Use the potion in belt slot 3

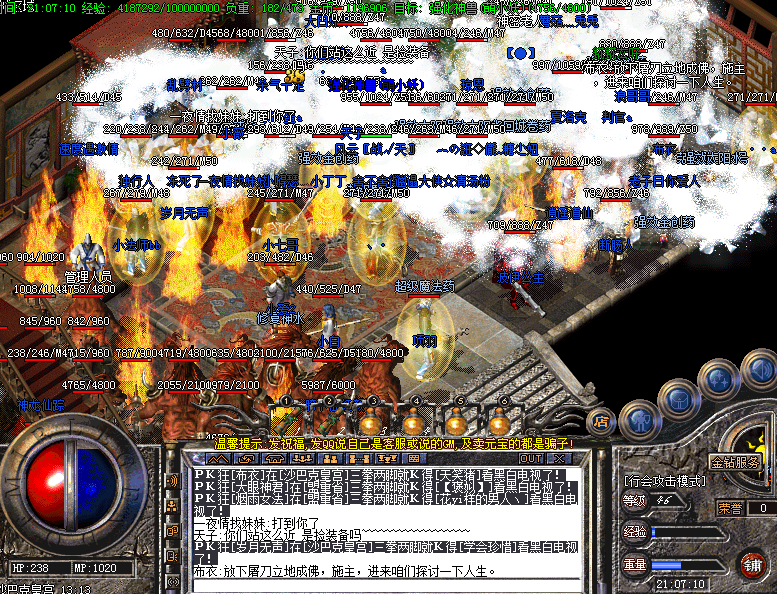pyautogui.click(x=371, y=418)
